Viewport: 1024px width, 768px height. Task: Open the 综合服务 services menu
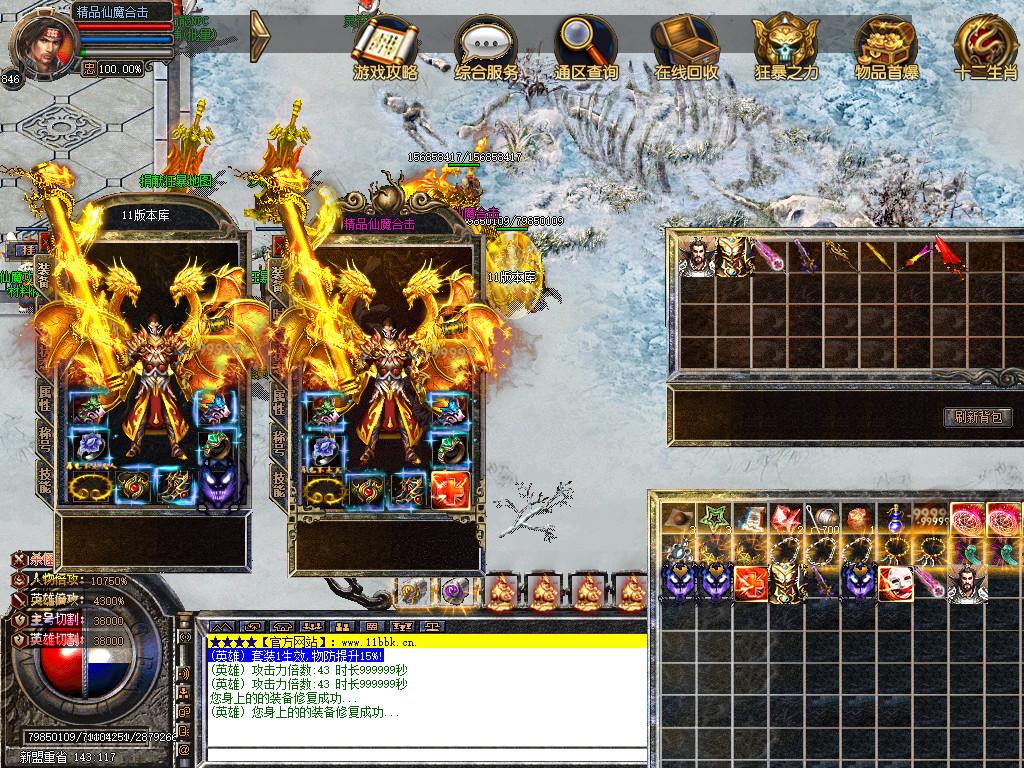pyautogui.click(x=486, y=47)
